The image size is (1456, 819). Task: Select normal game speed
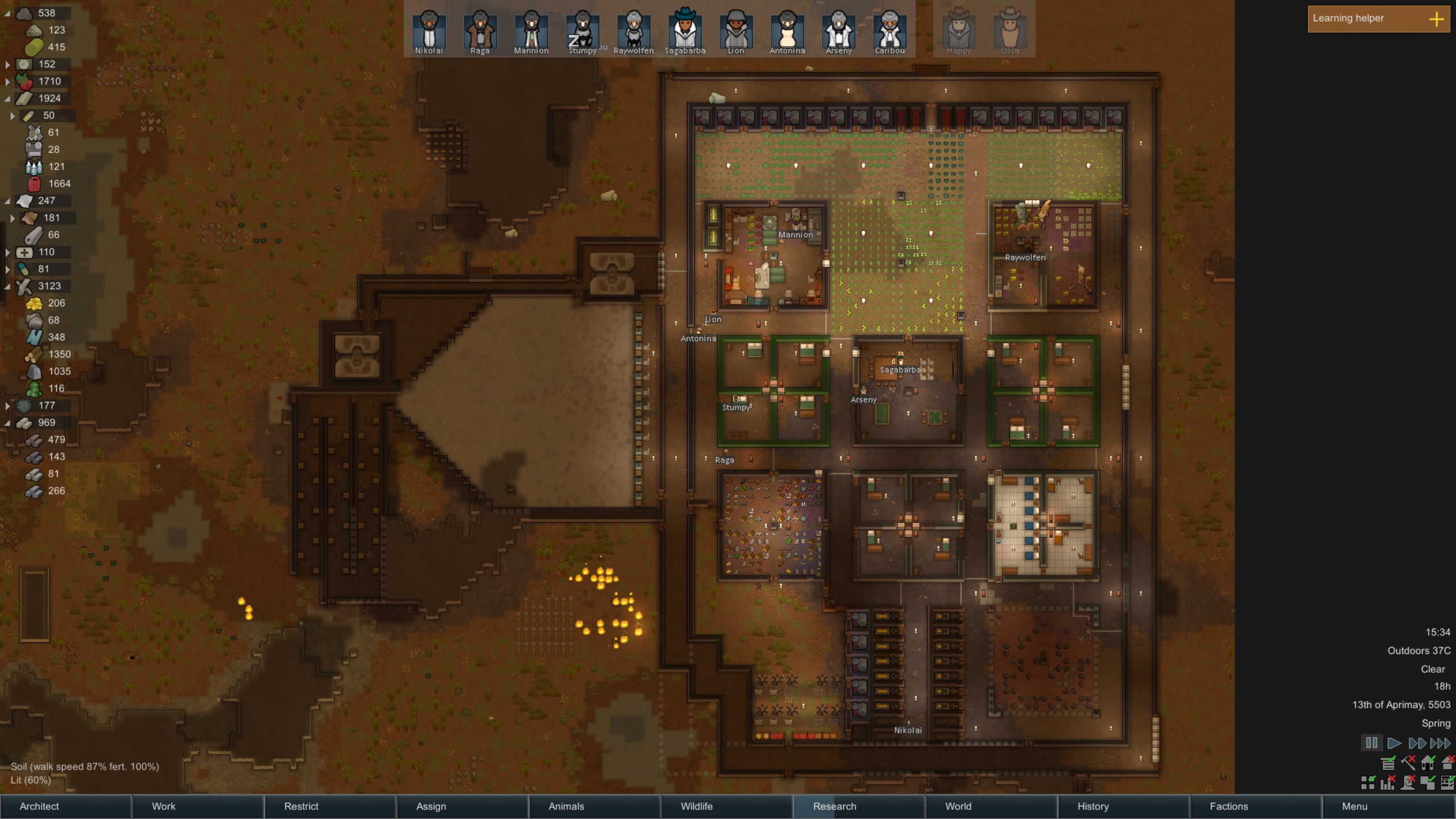1395,743
